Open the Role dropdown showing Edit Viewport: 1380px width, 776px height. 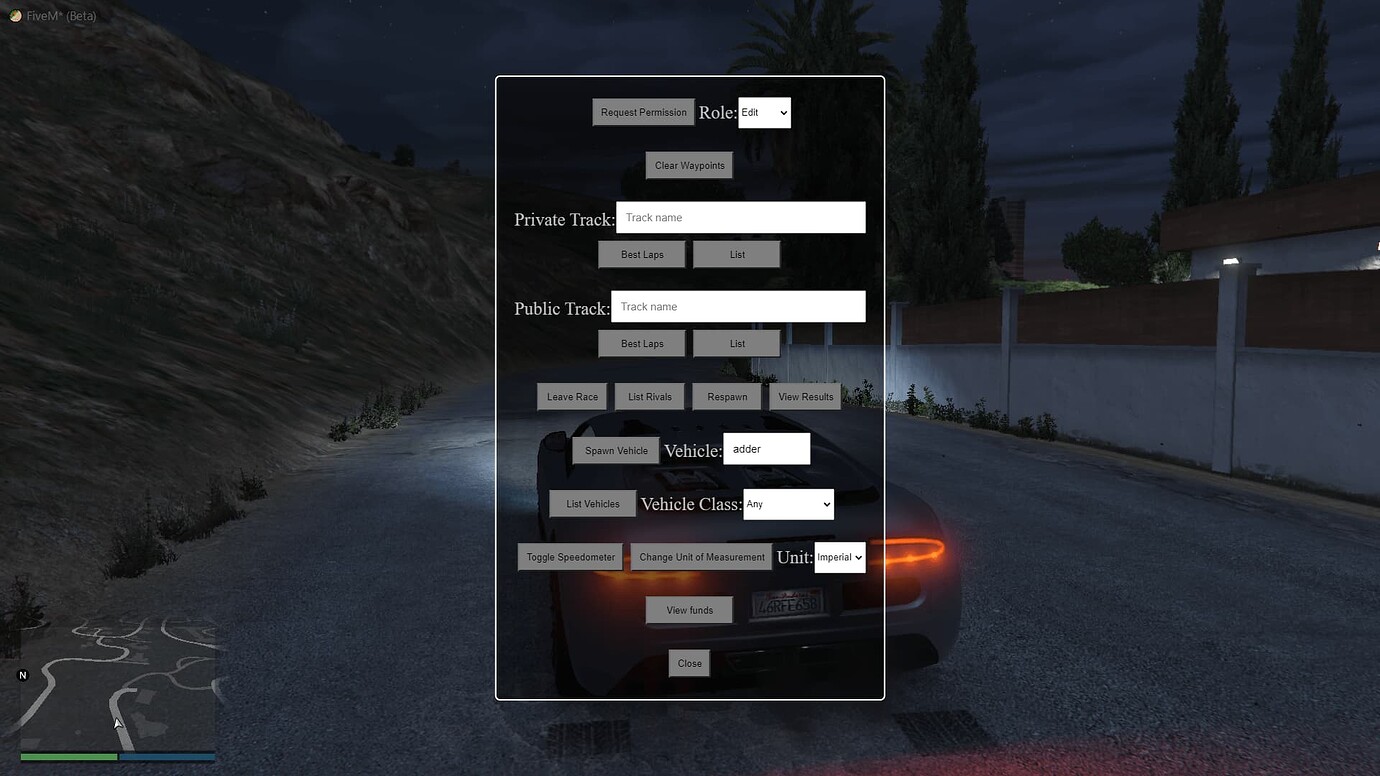tap(764, 112)
